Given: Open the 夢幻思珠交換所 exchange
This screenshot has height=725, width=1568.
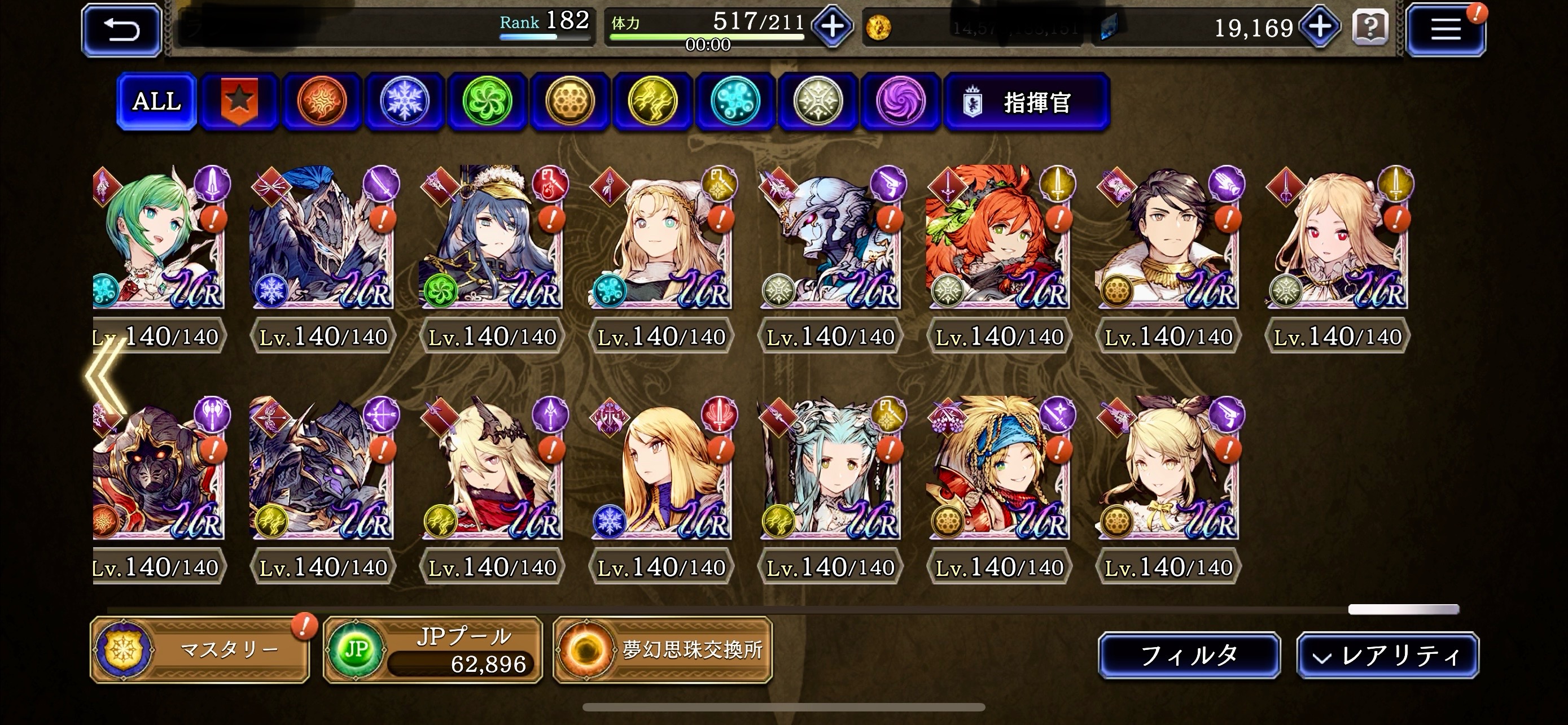Looking at the screenshot, I should tap(662, 649).
